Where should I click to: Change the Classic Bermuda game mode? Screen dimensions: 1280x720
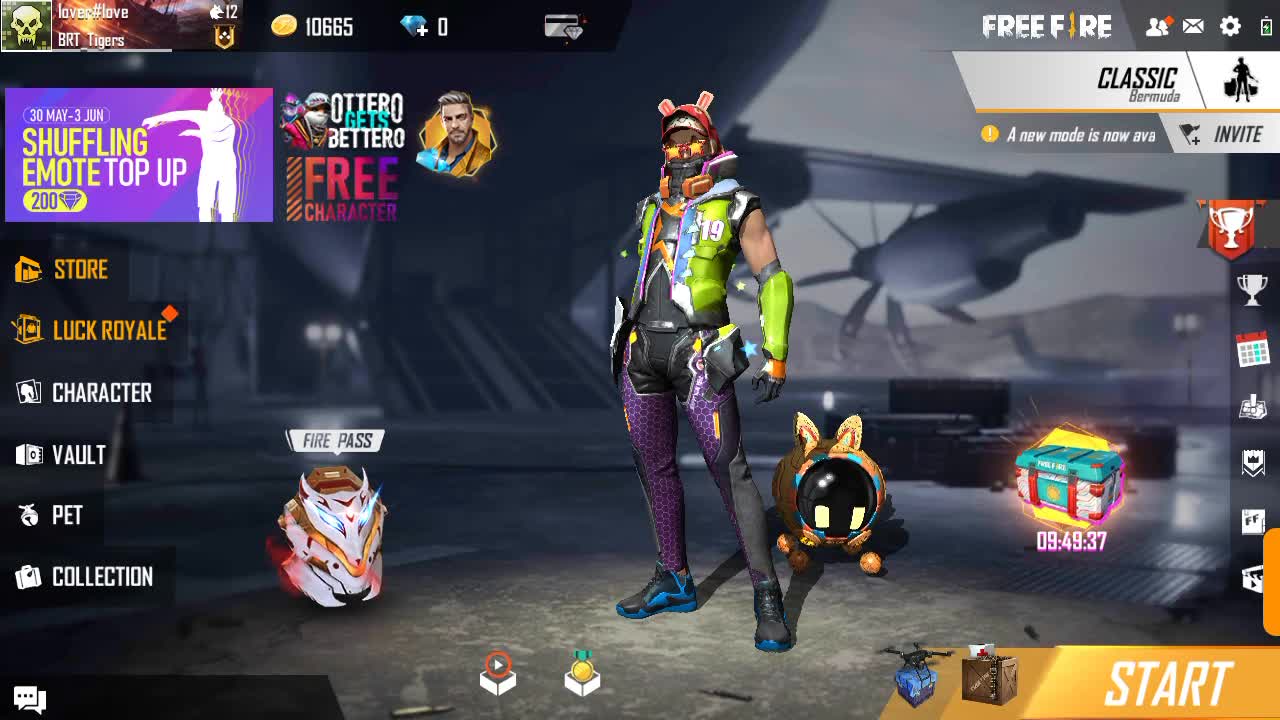(1137, 82)
